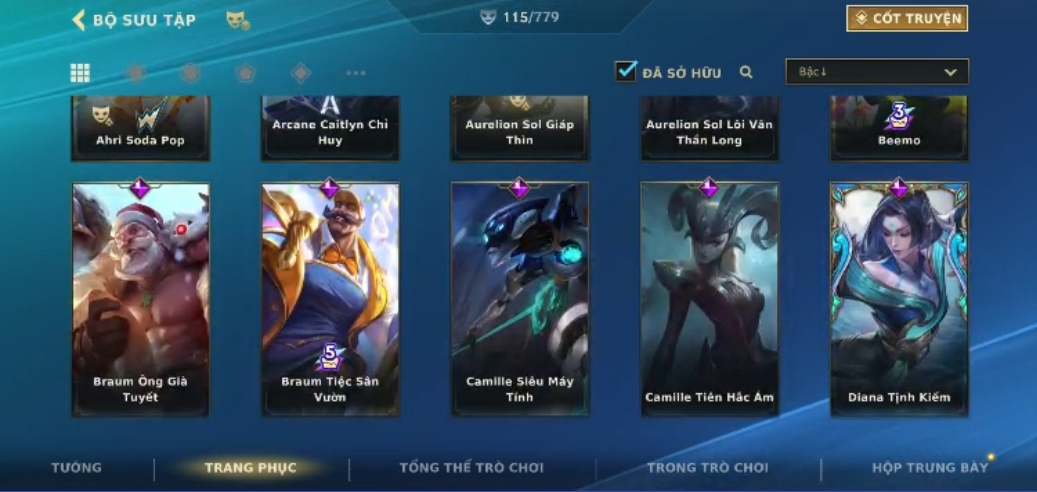Screen dimensions: 1037x492
Task: Choose Aurelion Sol Giáp Thìn skin
Action: (520, 128)
